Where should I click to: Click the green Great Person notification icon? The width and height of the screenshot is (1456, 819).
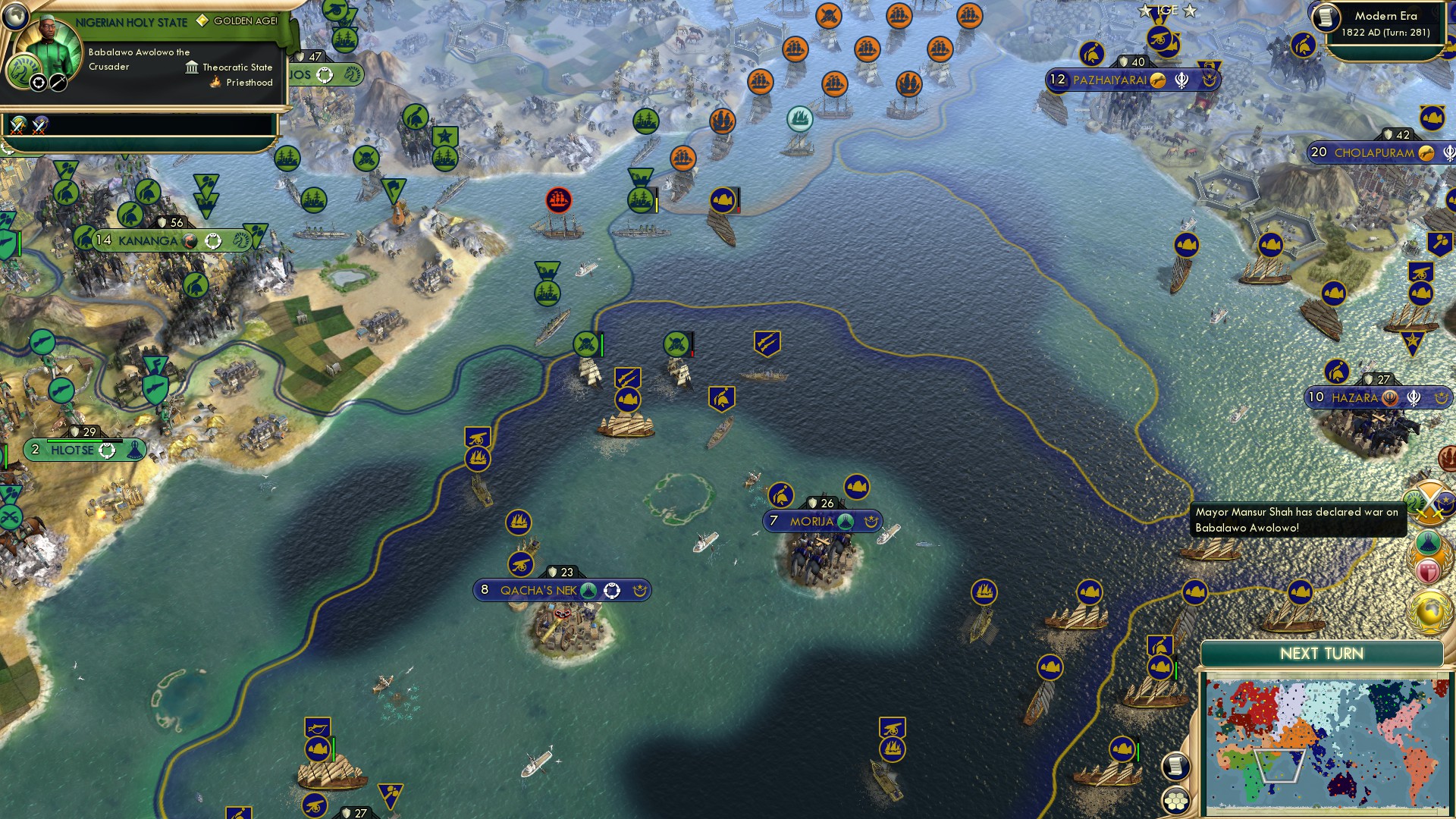pyautogui.click(x=1427, y=543)
